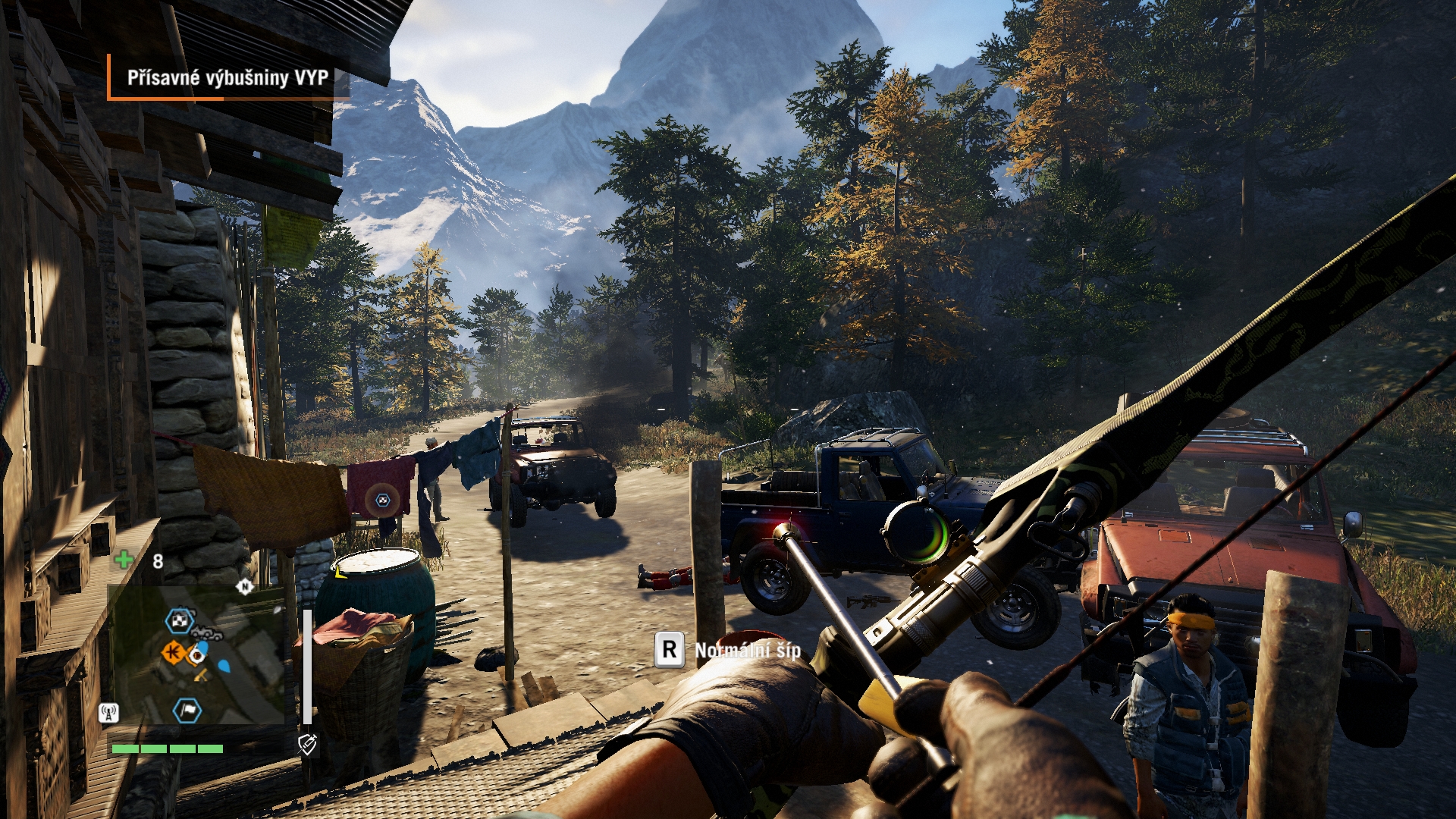
Task: Click the orange star marker on the minimap
Action: click(174, 651)
